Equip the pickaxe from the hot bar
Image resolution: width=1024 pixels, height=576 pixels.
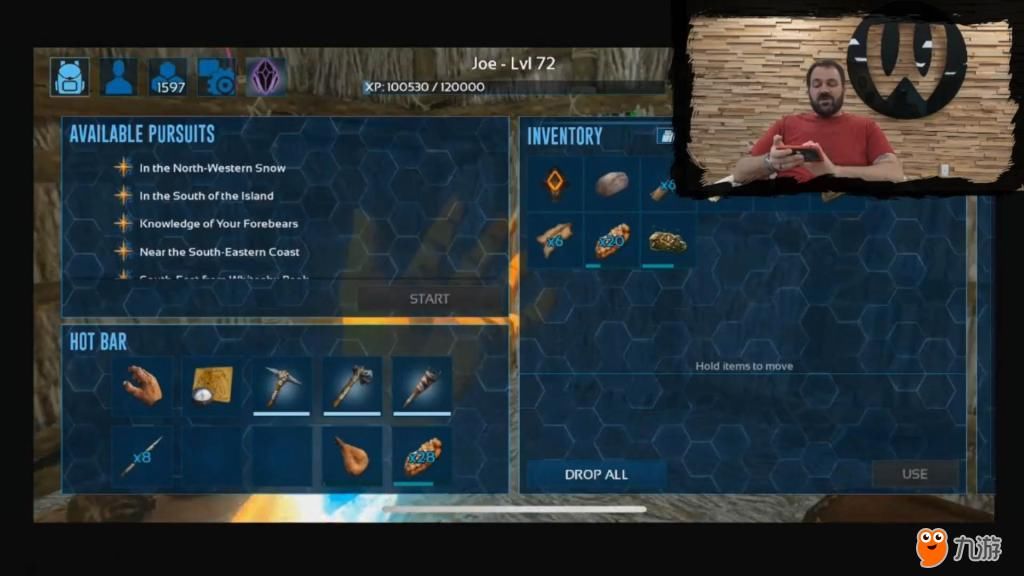pos(281,385)
